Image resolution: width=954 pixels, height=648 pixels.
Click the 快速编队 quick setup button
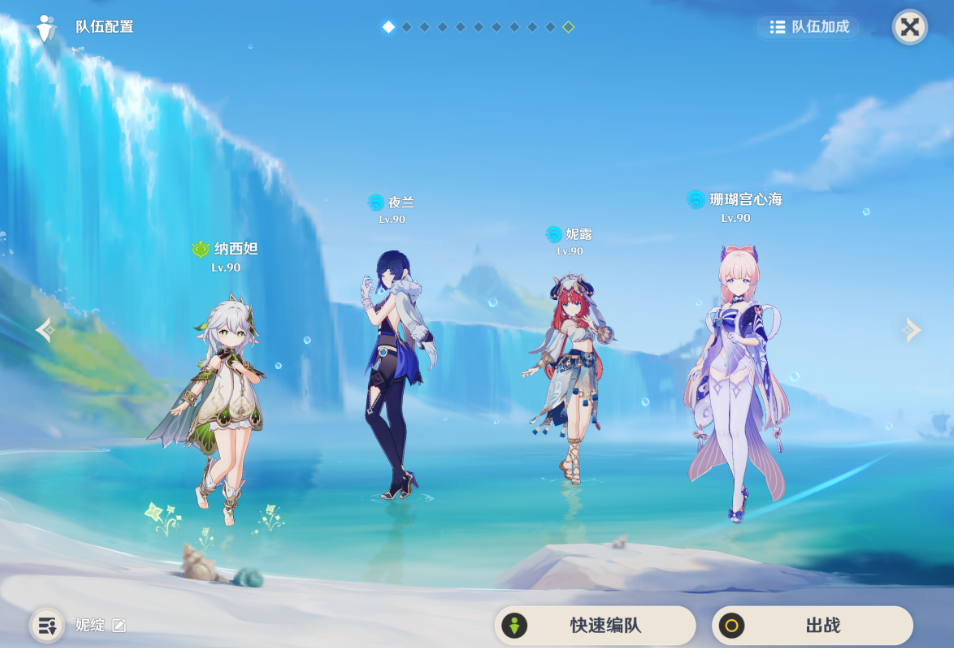(x=595, y=626)
